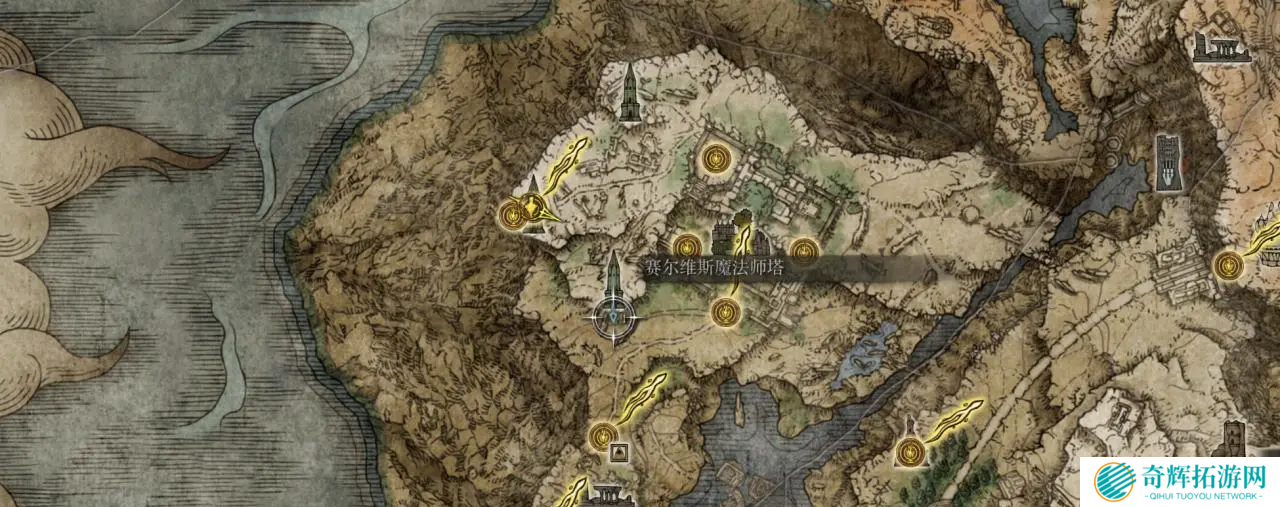Click the pillared ruin icon at the map's bottom

tap(607, 494)
